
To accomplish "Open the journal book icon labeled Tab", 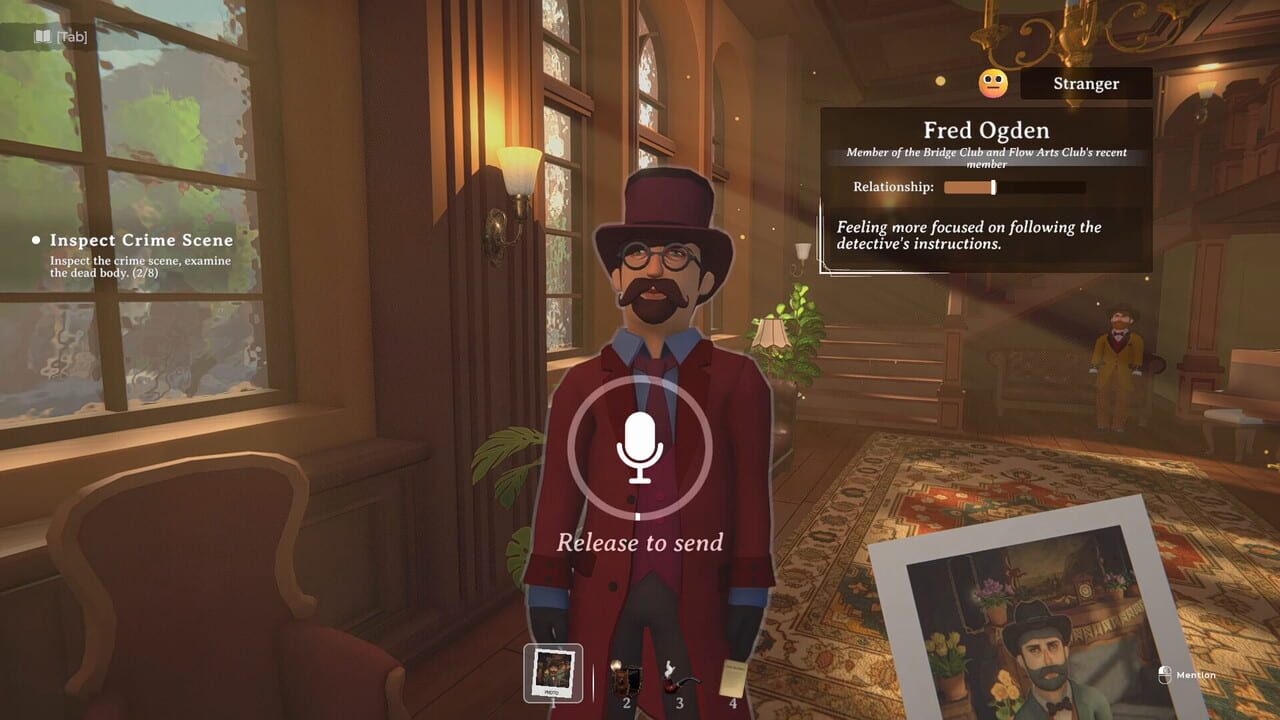I will click(x=44, y=34).
